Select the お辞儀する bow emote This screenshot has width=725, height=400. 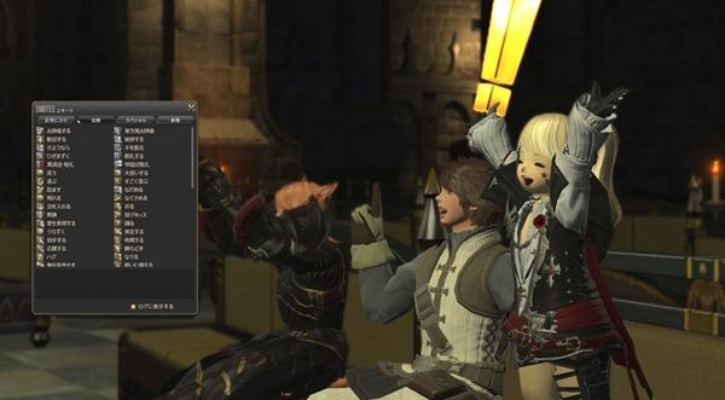(55, 131)
